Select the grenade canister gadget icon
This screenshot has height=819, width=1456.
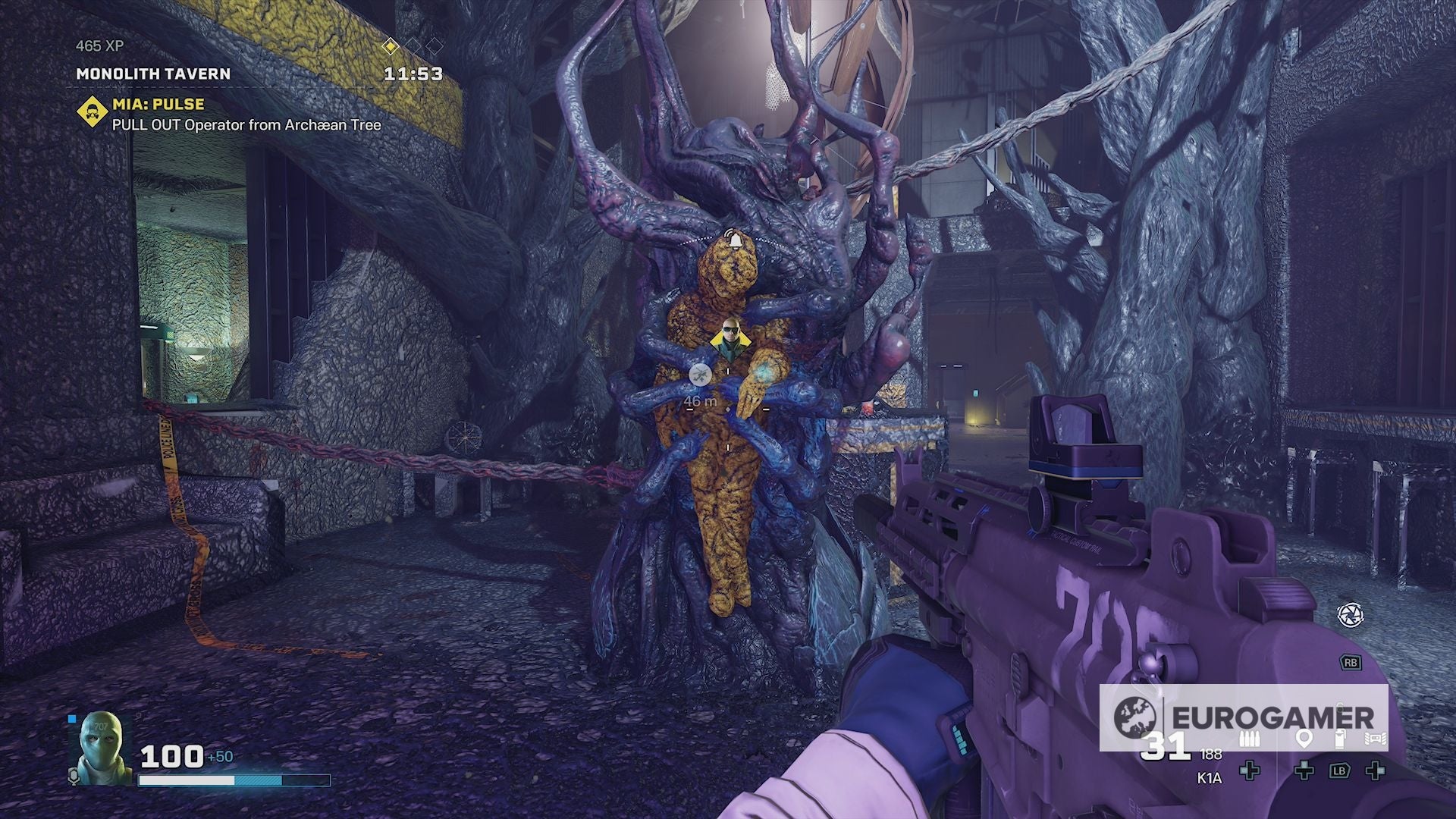point(1339,739)
